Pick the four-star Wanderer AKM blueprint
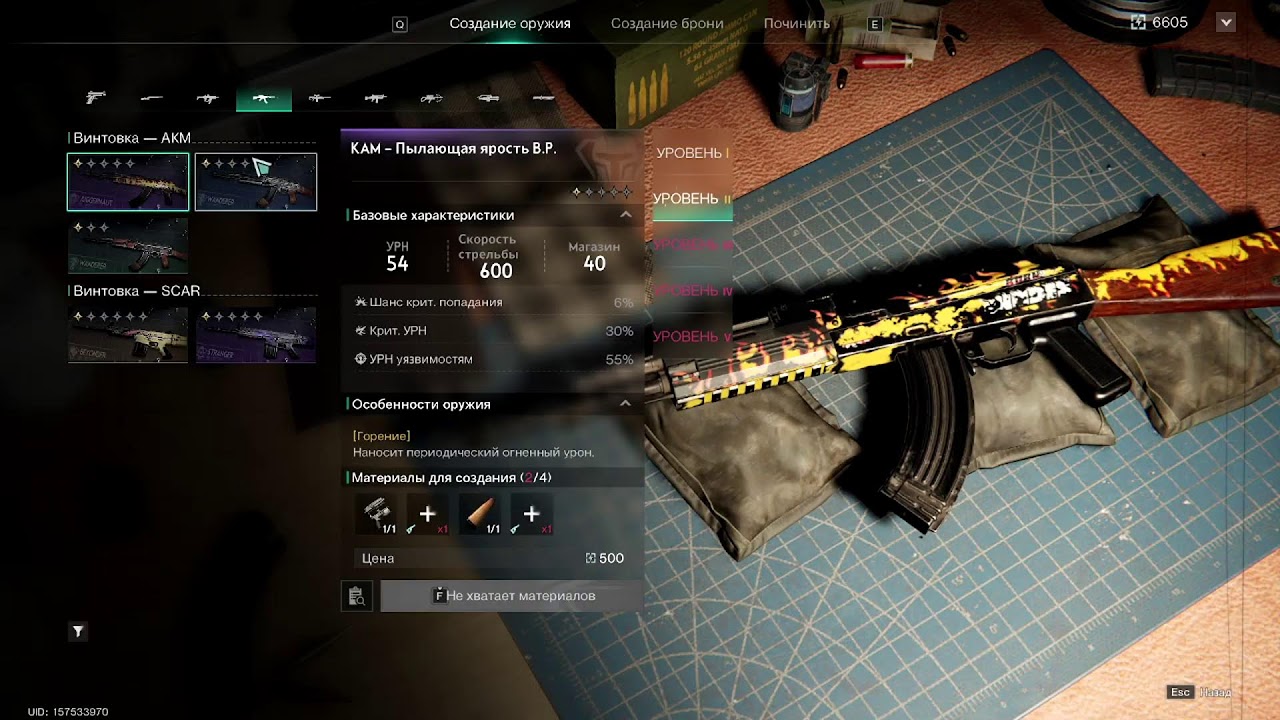The height and width of the screenshot is (720, 1280). [256, 182]
